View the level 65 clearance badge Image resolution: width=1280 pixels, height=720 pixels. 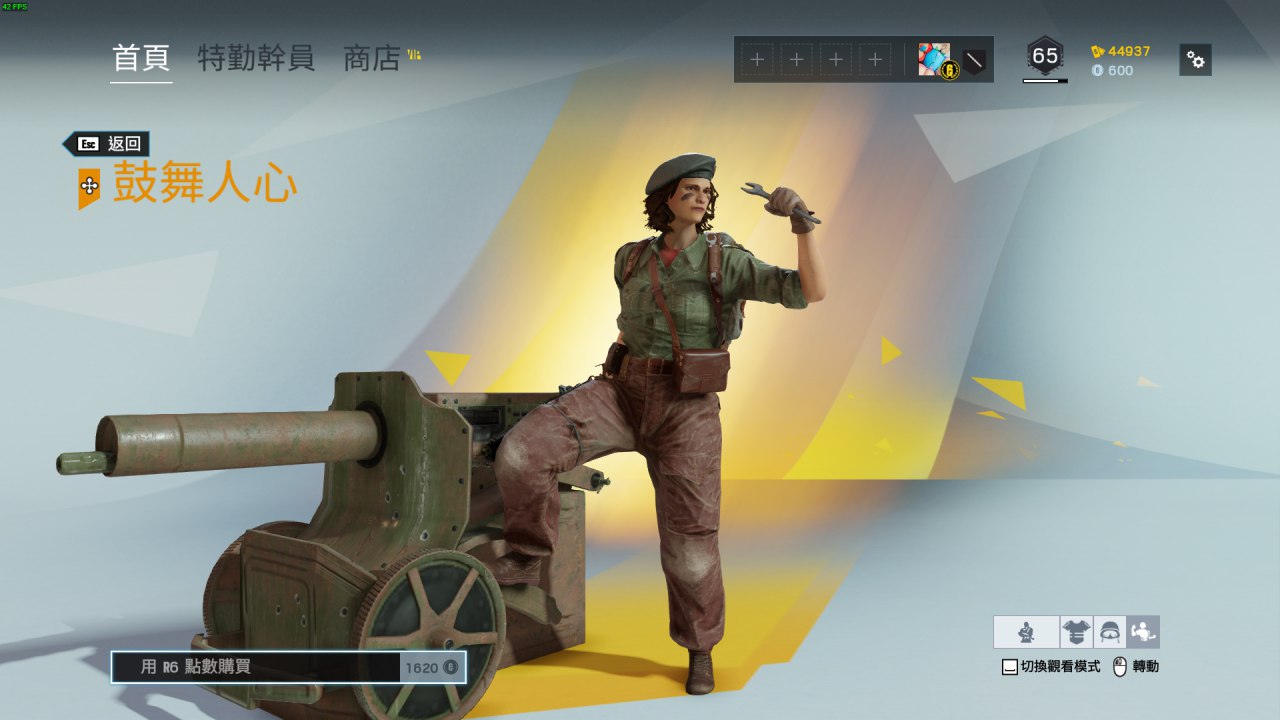(x=1045, y=58)
